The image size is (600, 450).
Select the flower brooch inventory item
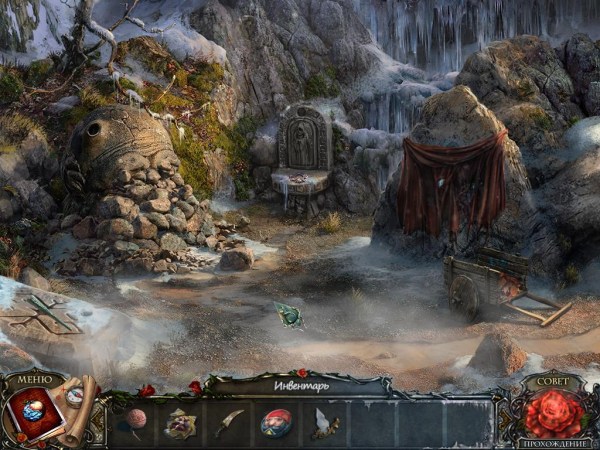tap(181, 423)
